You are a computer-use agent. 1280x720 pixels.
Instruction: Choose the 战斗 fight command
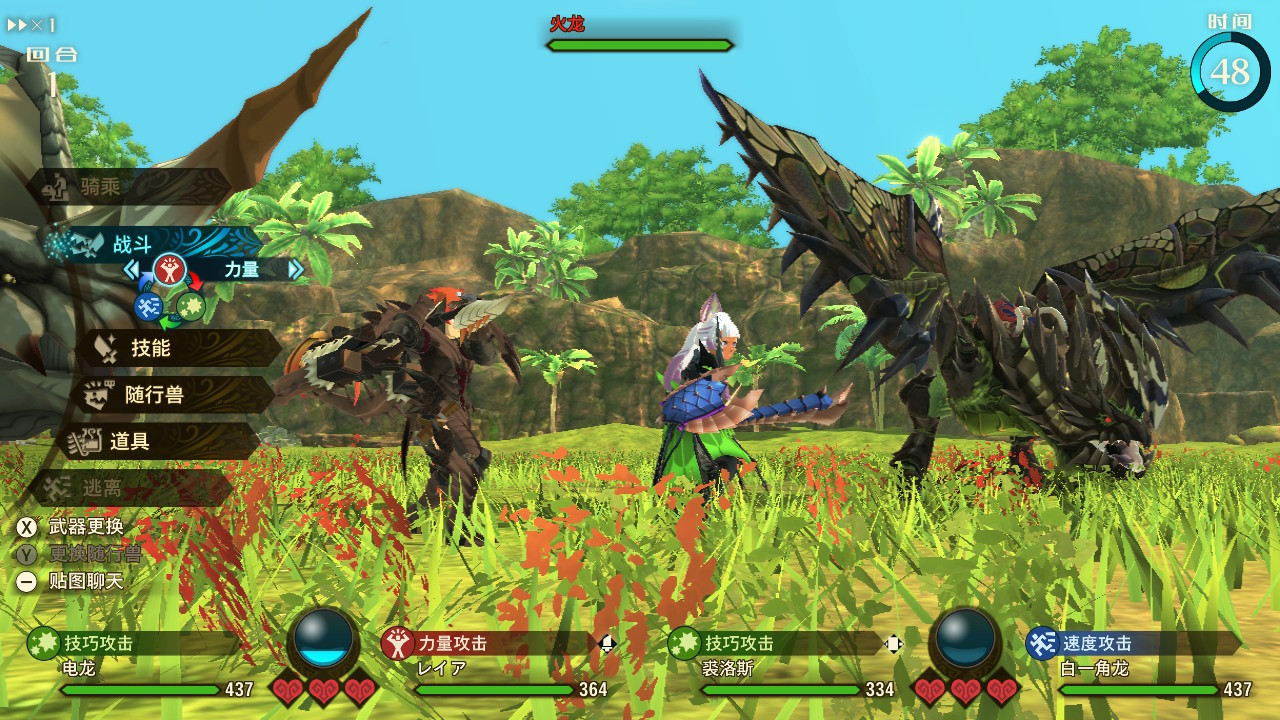pos(150,244)
